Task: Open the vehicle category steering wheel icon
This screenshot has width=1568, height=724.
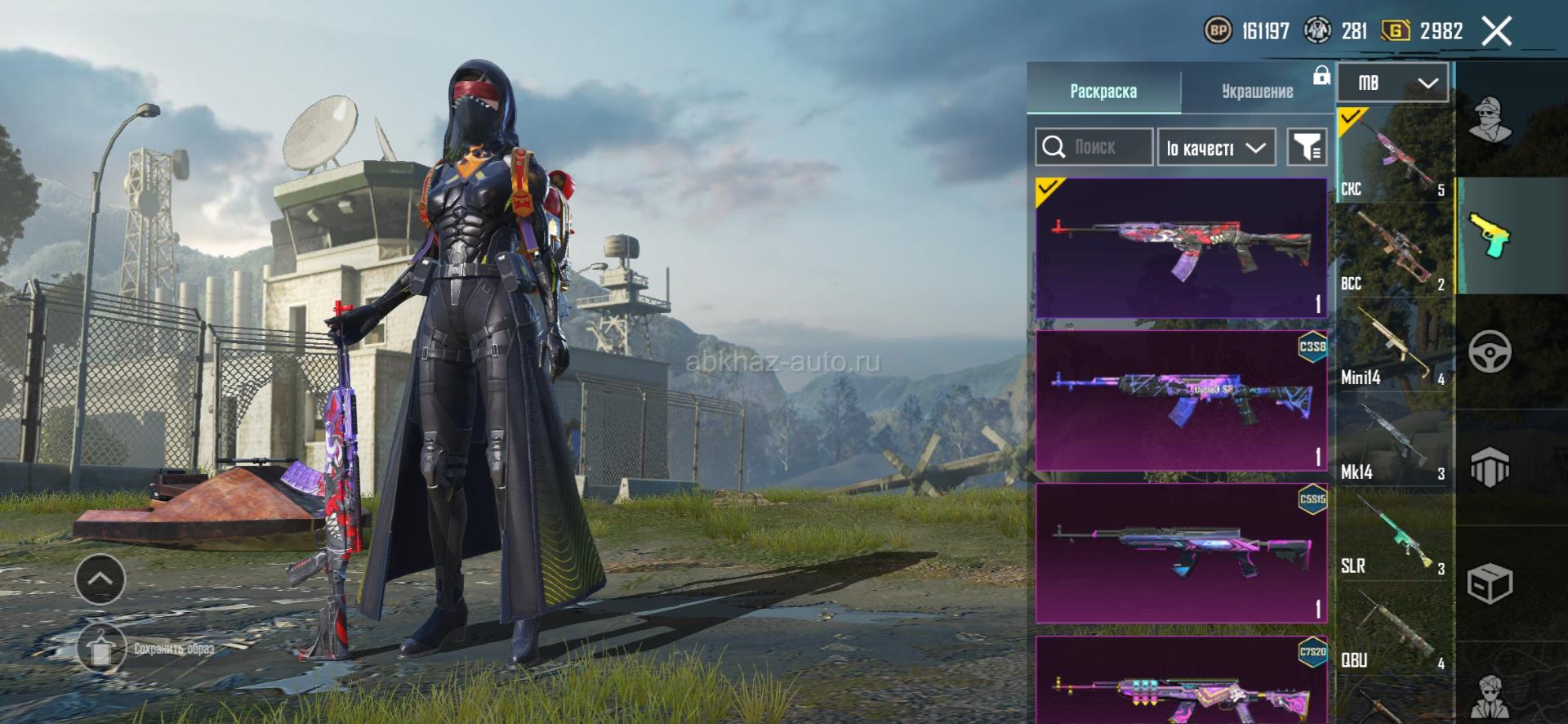Action: click(1490, 352)
